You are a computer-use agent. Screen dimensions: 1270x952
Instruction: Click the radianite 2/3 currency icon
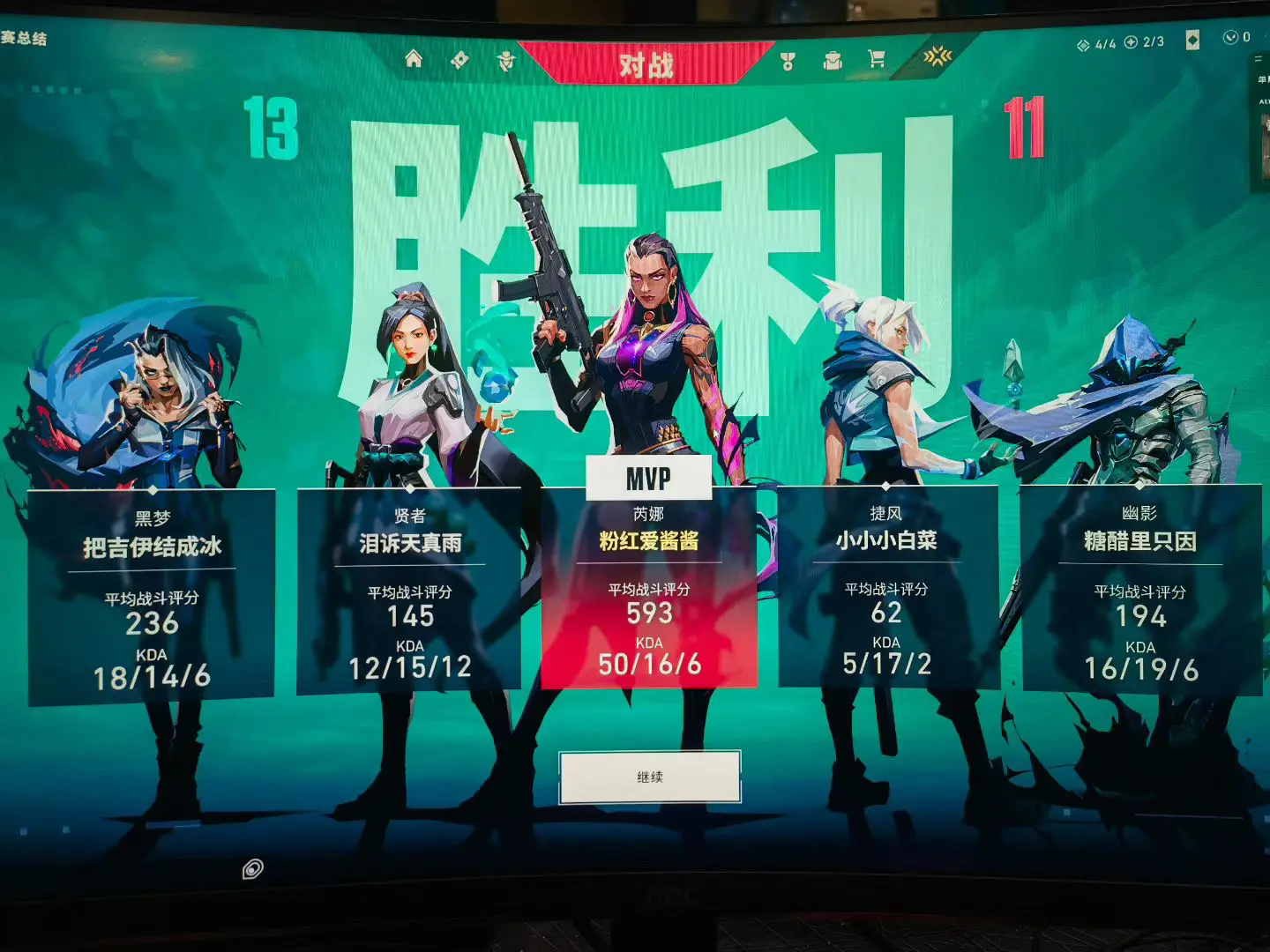[x=1130, y=41]
